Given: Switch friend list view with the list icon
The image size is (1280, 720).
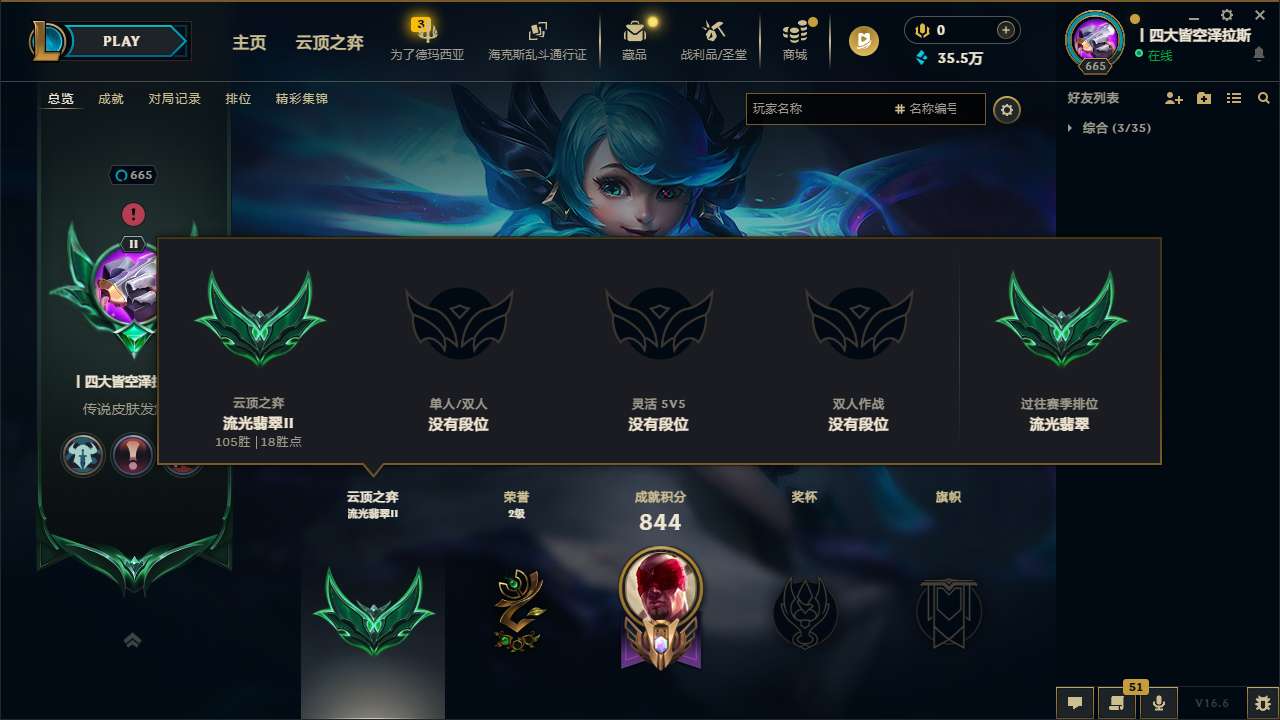Looking at the screenshot, I should pos(1233,98).
